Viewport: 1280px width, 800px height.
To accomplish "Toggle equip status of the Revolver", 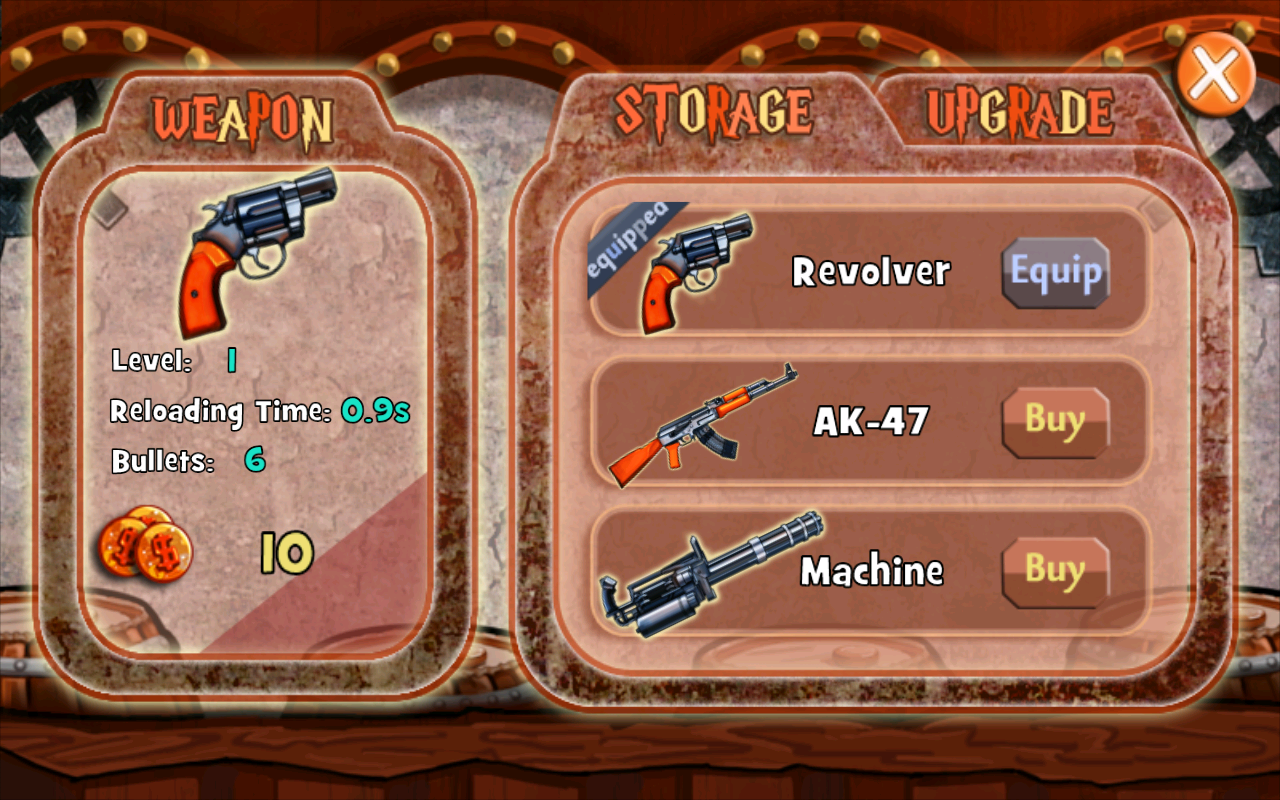I will pos(1056,271).
